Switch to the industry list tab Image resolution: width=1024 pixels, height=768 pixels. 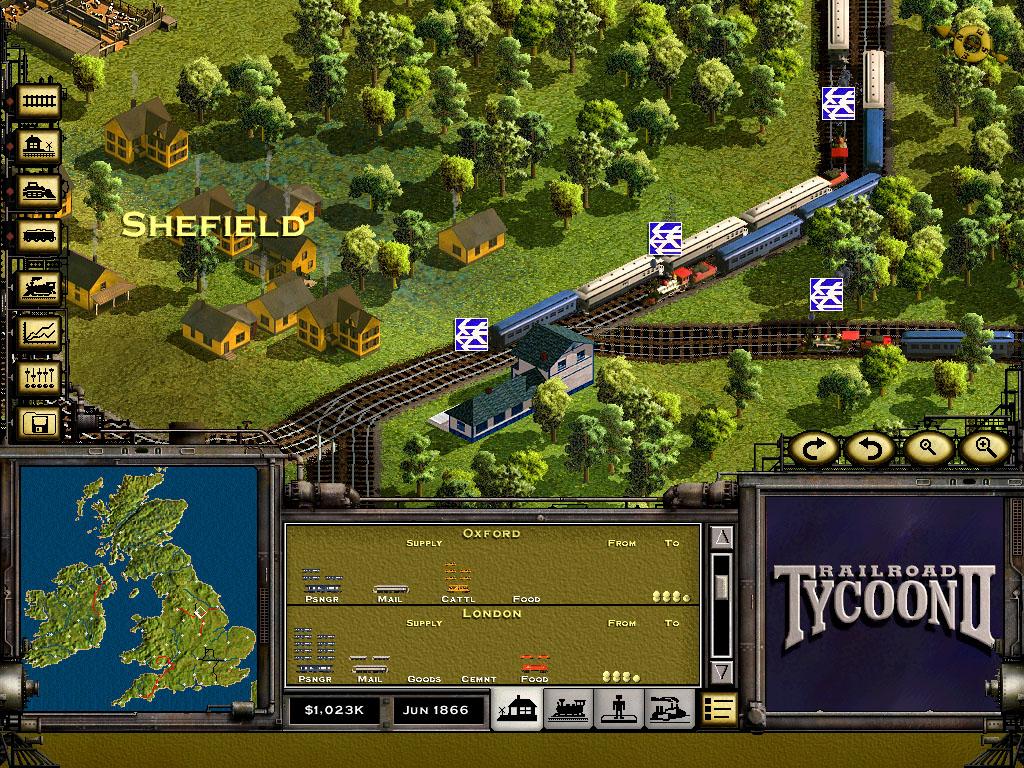click(669, 709)
